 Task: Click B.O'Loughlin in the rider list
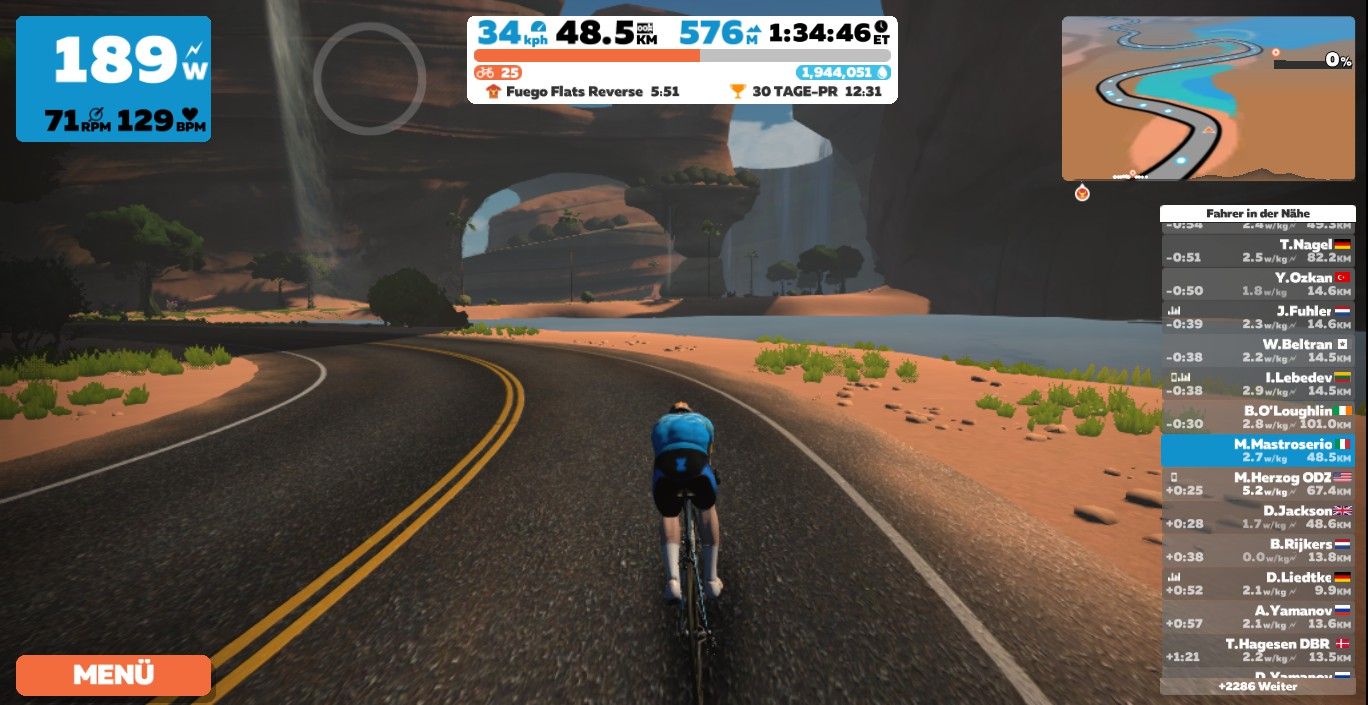point(1257,417)
